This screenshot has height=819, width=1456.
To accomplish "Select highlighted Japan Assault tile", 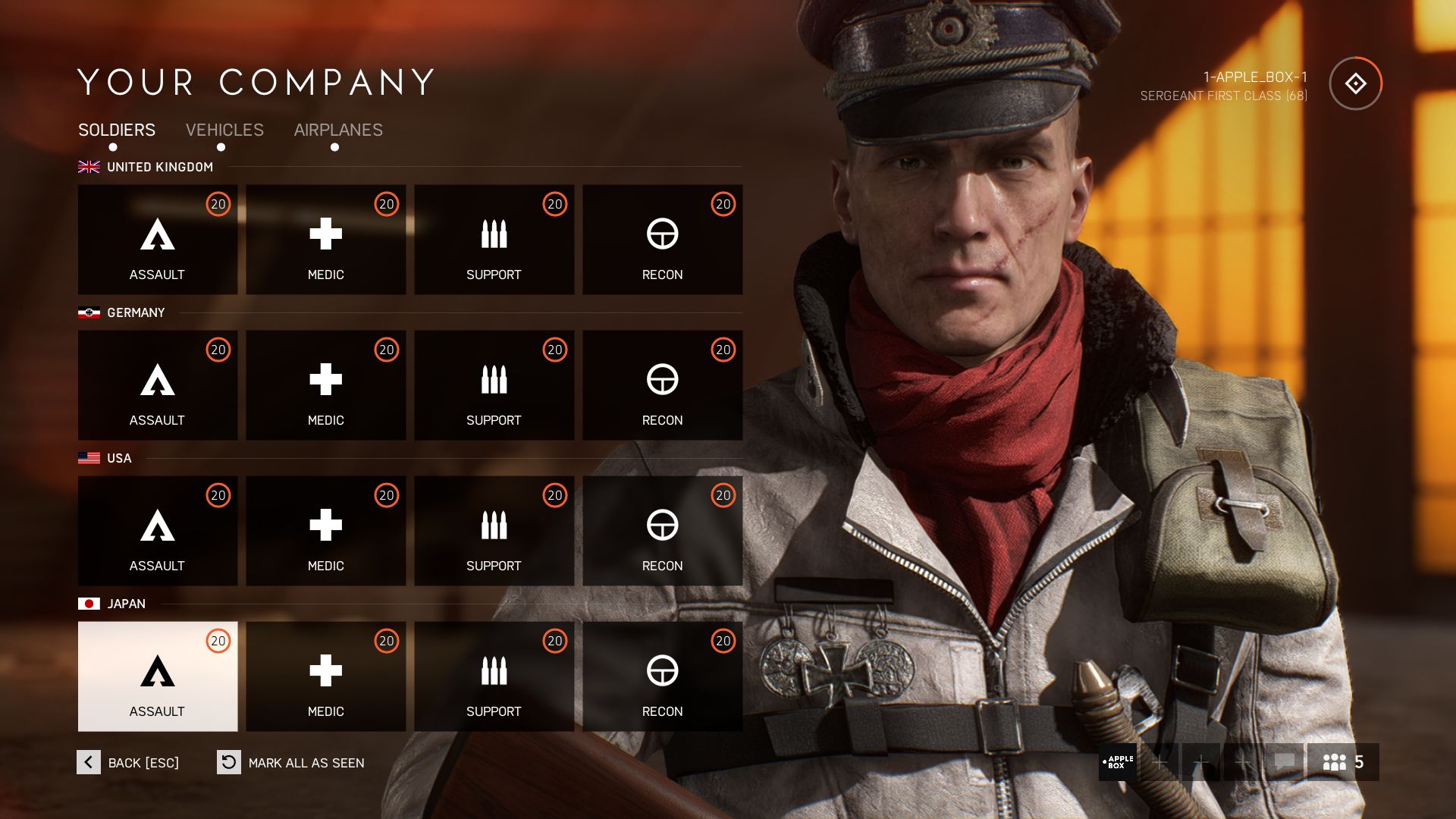I will [x=158, y=676].
